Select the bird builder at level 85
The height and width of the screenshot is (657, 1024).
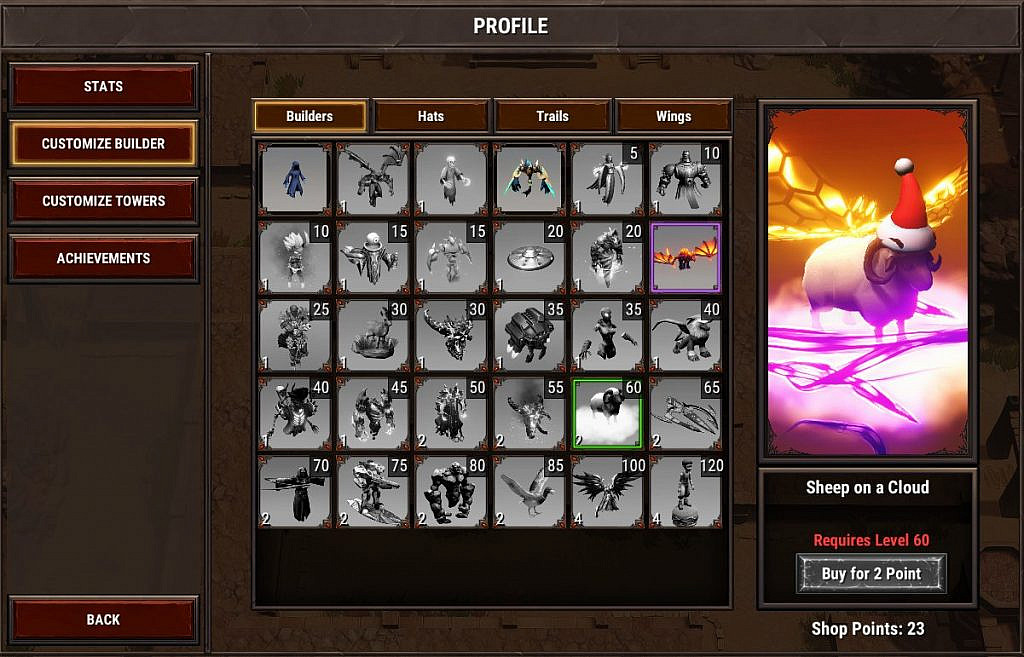529,491
